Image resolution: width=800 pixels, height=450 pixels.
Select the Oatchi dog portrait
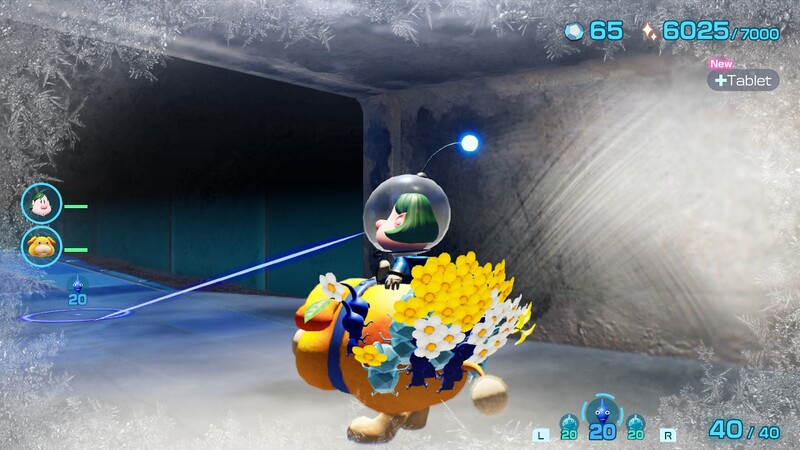click(42, 247)
